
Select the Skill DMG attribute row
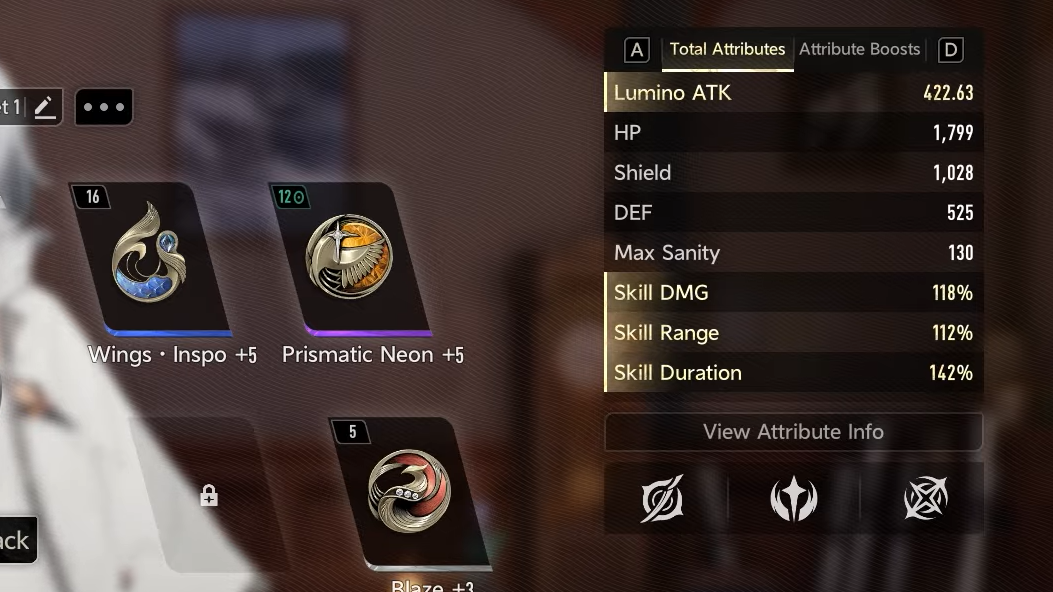coord(793,293)
